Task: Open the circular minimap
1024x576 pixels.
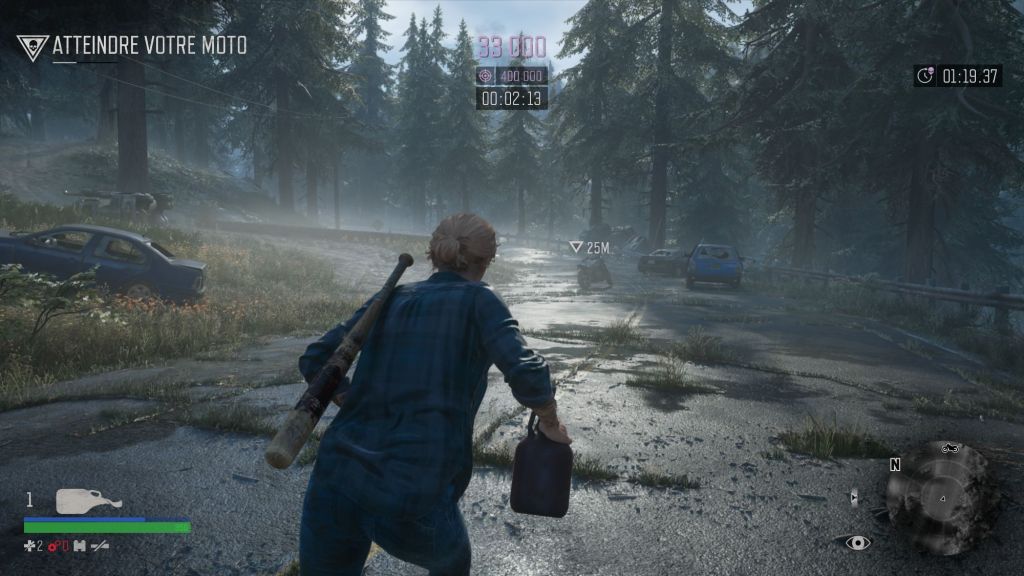Action: (x=941, y=497)
